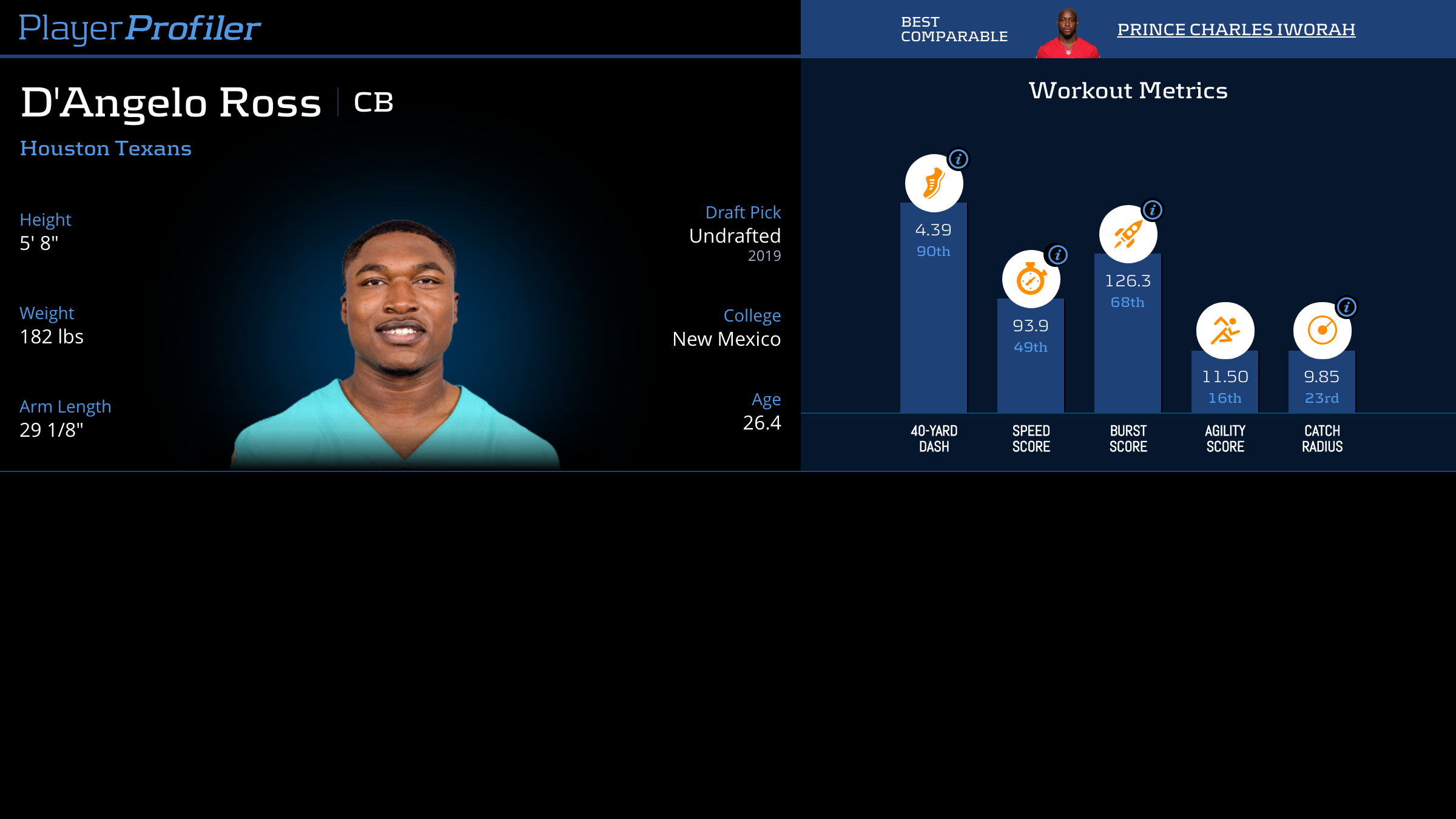This screenshot has width=1456, height=819.
Task: Show Catch Radius info icon
Action: 1347,307
